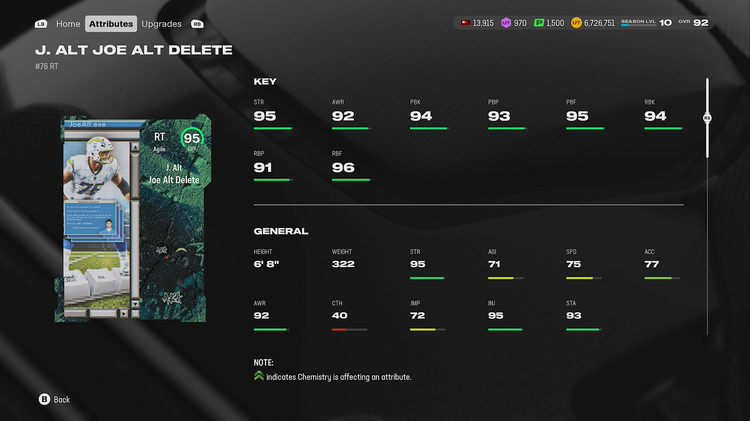Switch to the Home tab
The width and height of the screenshot is (750, 421).
tap(68, 23)
